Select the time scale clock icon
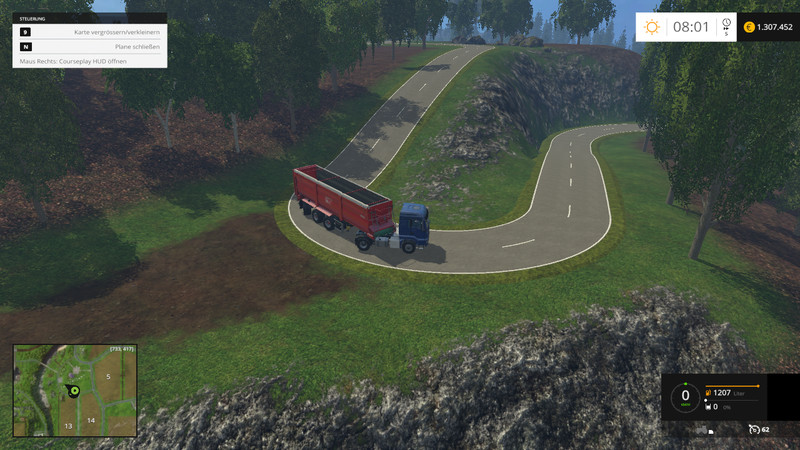800x450 pixels. coord(726,23)
